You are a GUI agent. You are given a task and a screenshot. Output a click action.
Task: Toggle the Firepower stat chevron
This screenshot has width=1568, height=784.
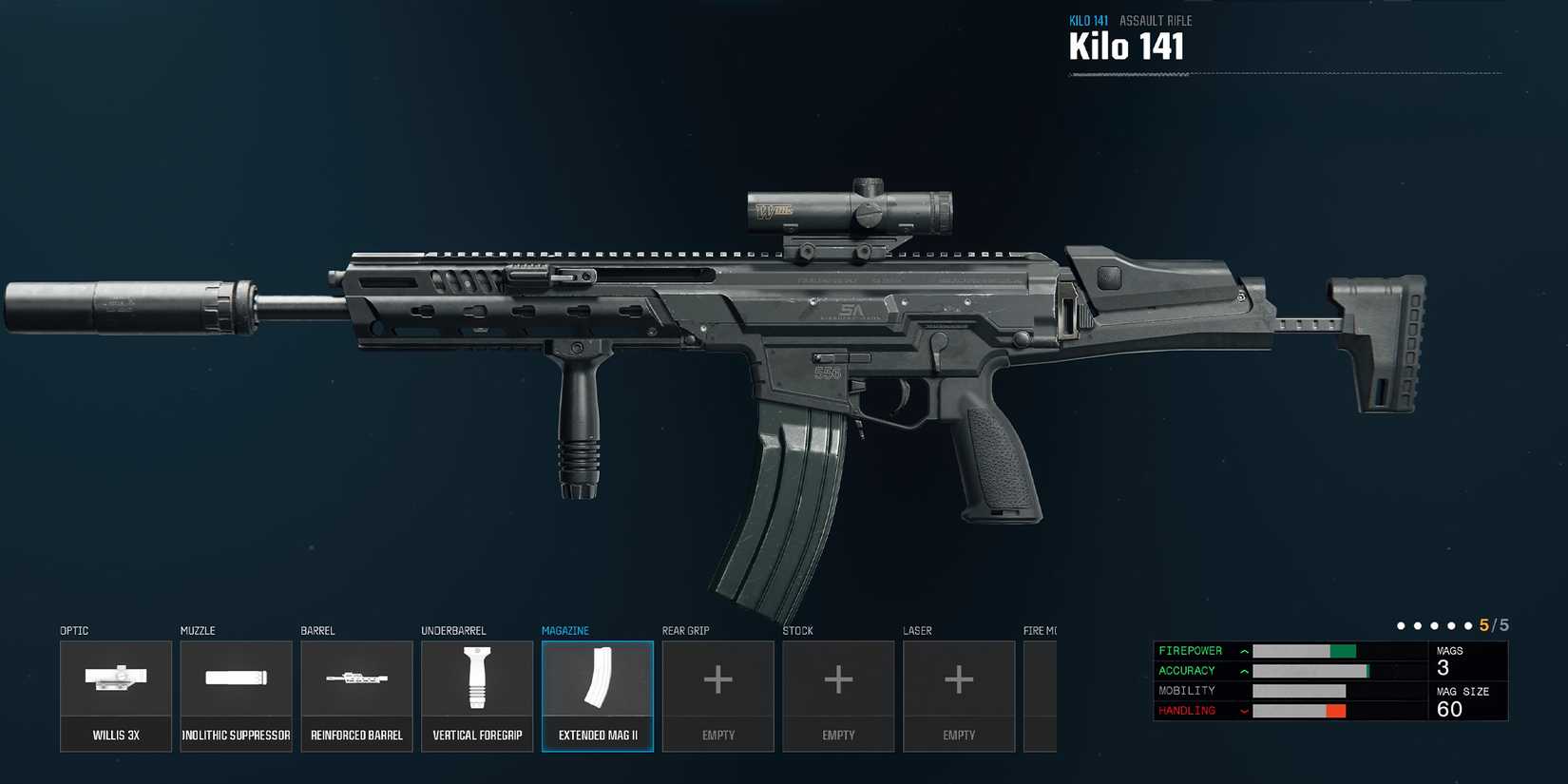coord(1244,651)
